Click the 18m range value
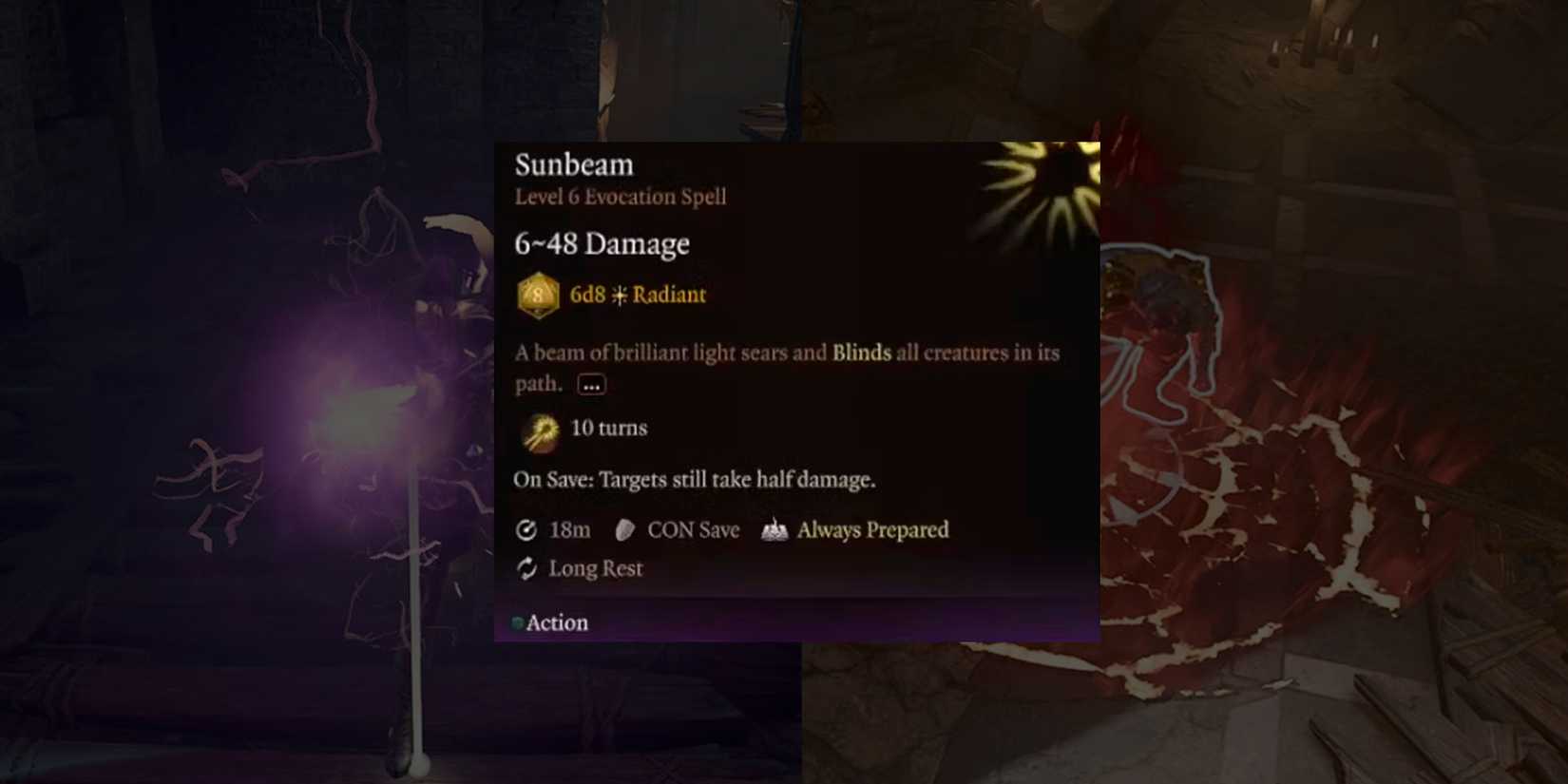The height and width of the screenshot is (784, 1568). click(568, 530)
